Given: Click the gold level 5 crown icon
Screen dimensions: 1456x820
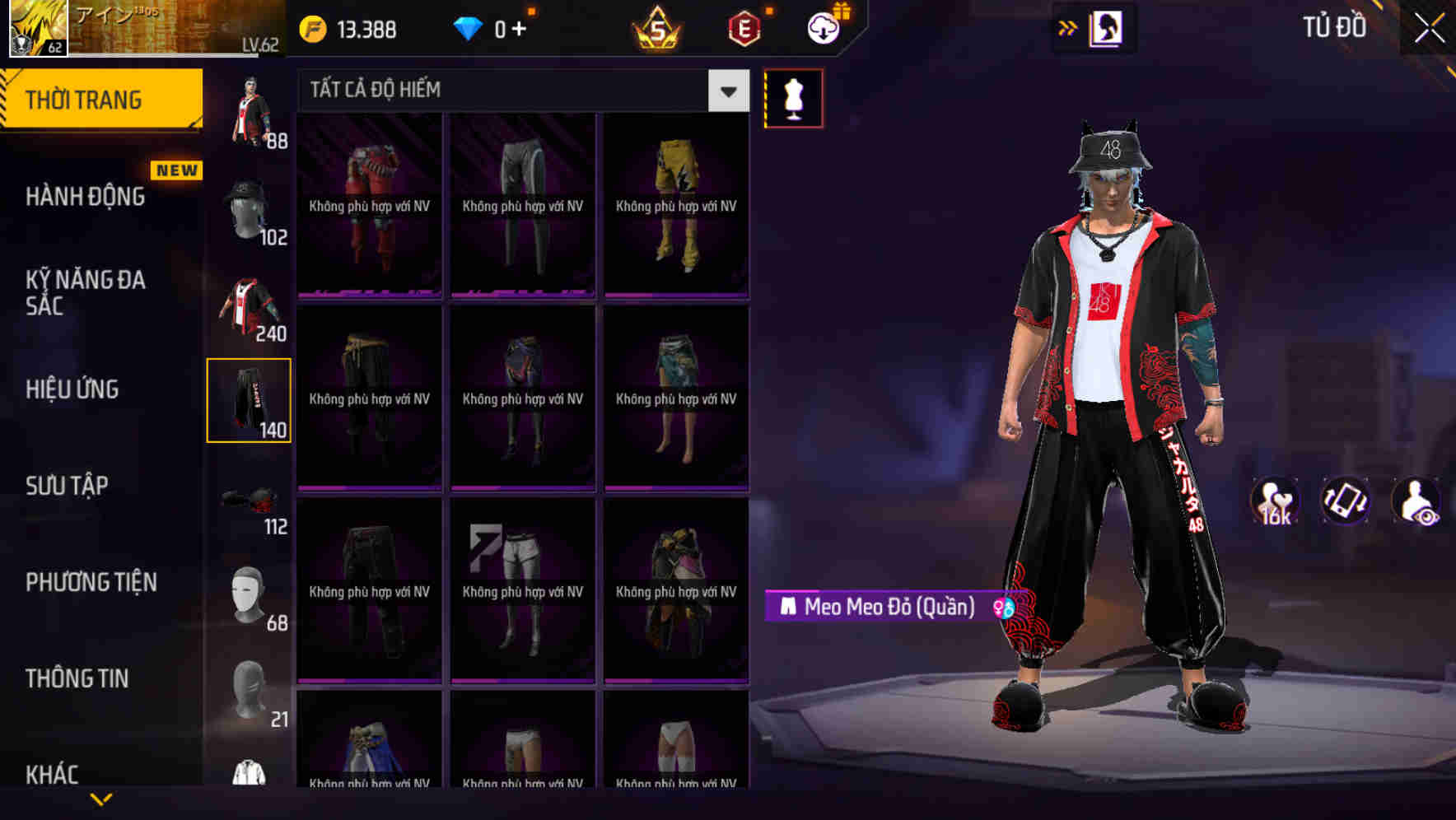Looking at the screenshot, I should coord(655,27).
